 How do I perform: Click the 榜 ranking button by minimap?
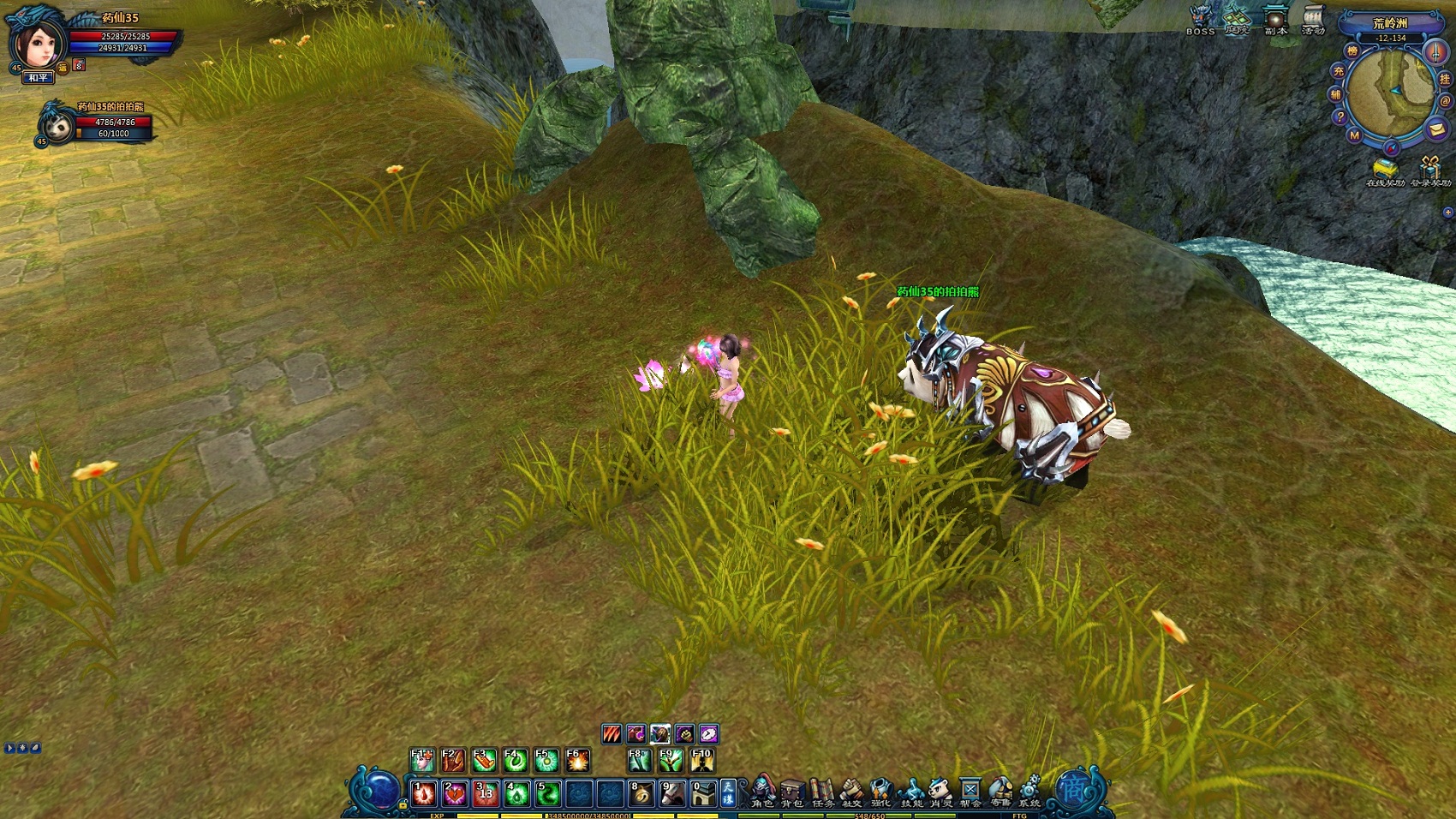pos(1352,51)
